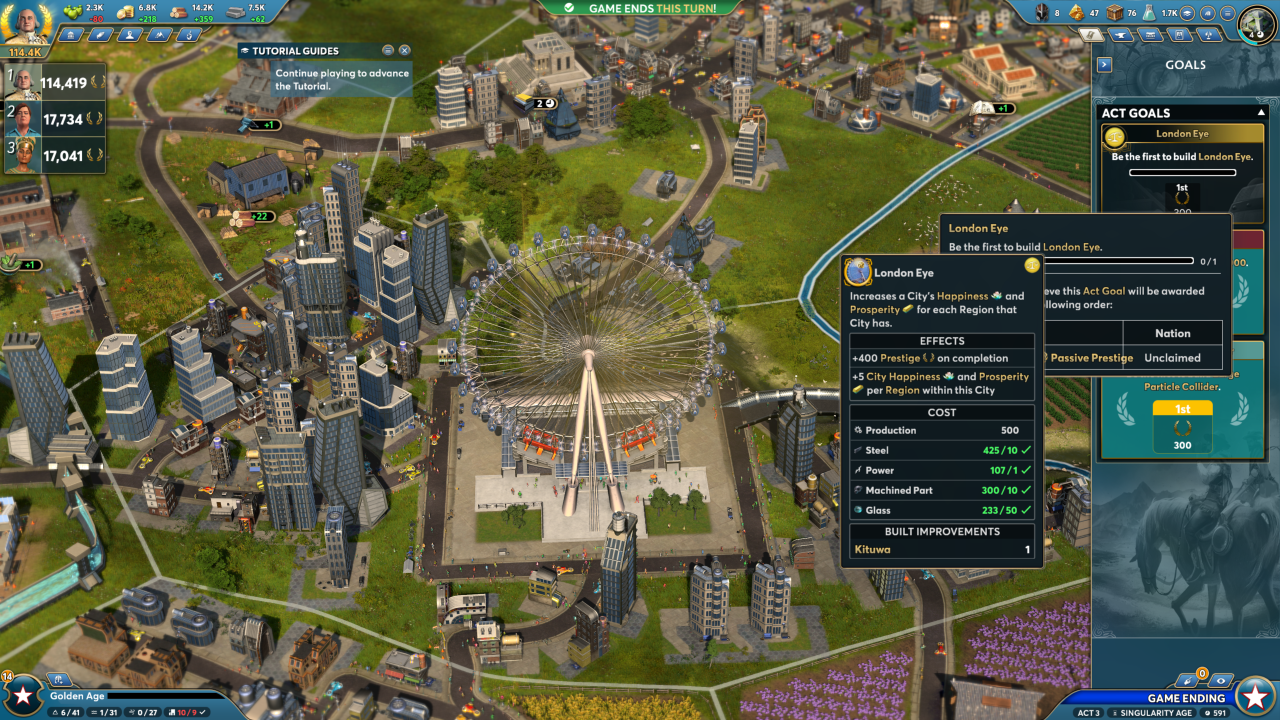Select the second-ranked player with 17,734 prestige
The height and width of the screenshot is (720, 1280).
point(55,119)
